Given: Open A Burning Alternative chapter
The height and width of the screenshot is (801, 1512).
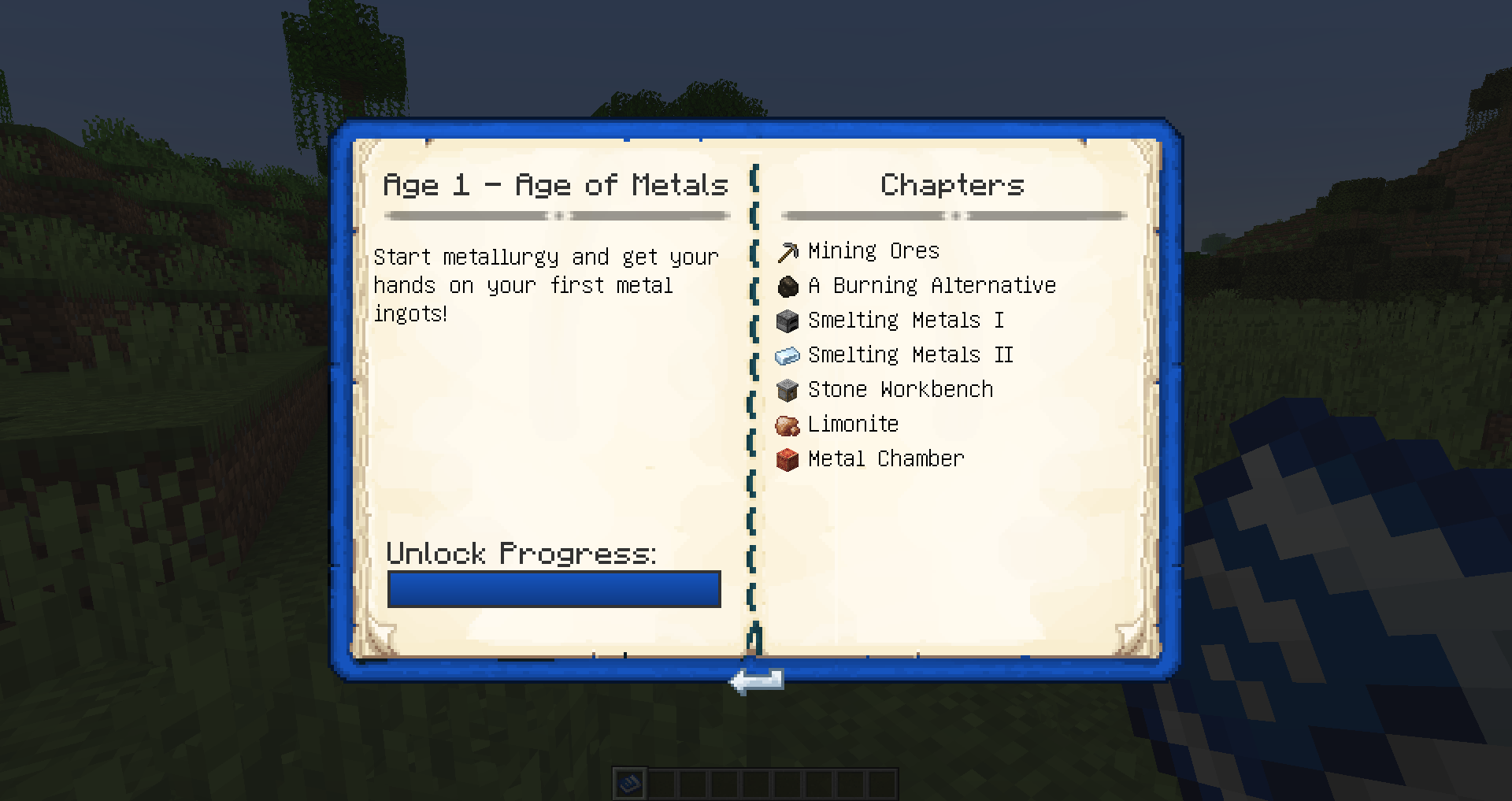Looking at the screenshot, I should (931, 286).
